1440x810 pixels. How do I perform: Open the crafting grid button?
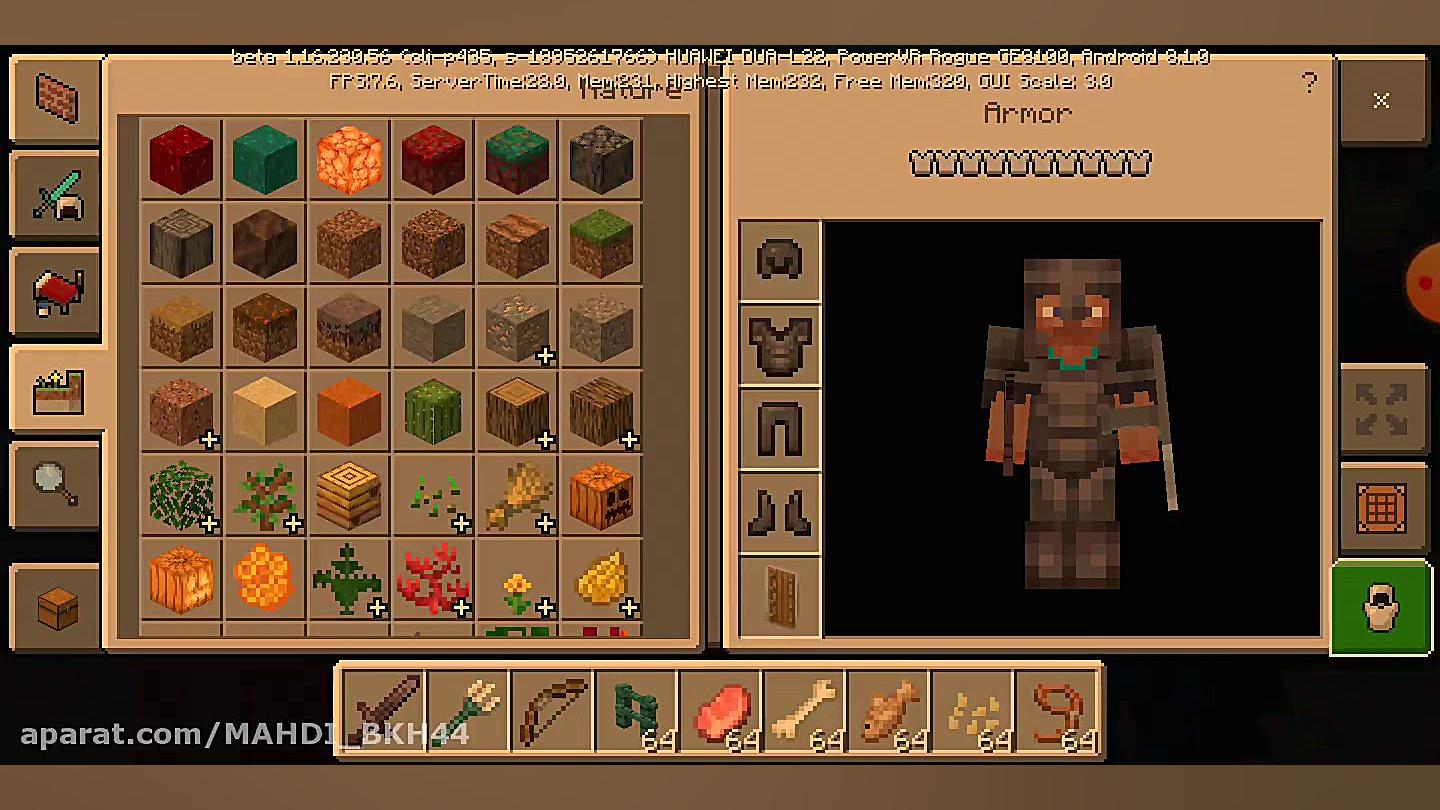[x=1381, y=509]
